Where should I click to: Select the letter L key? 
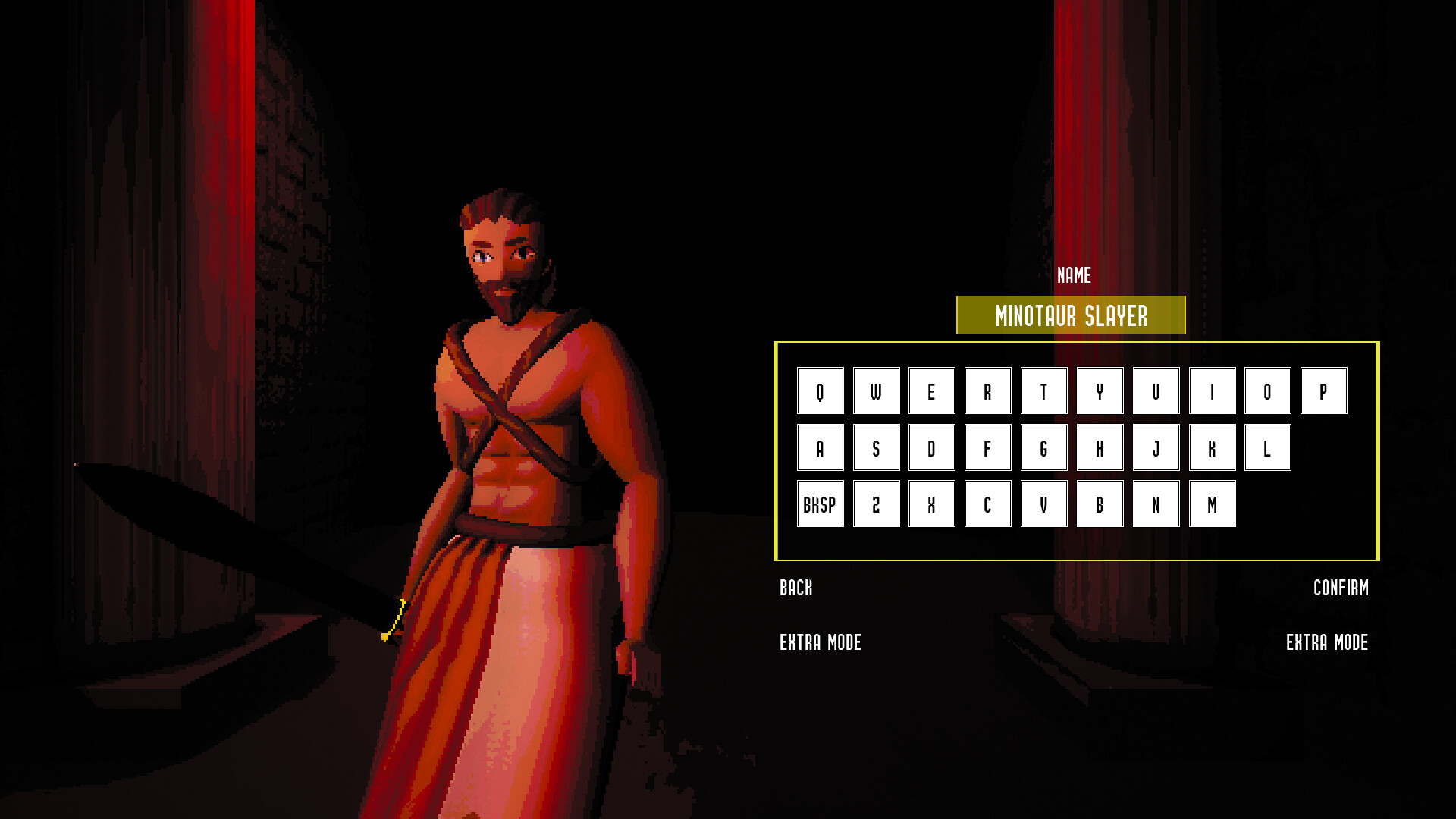pyautogui.click(x=1267, y=447)
